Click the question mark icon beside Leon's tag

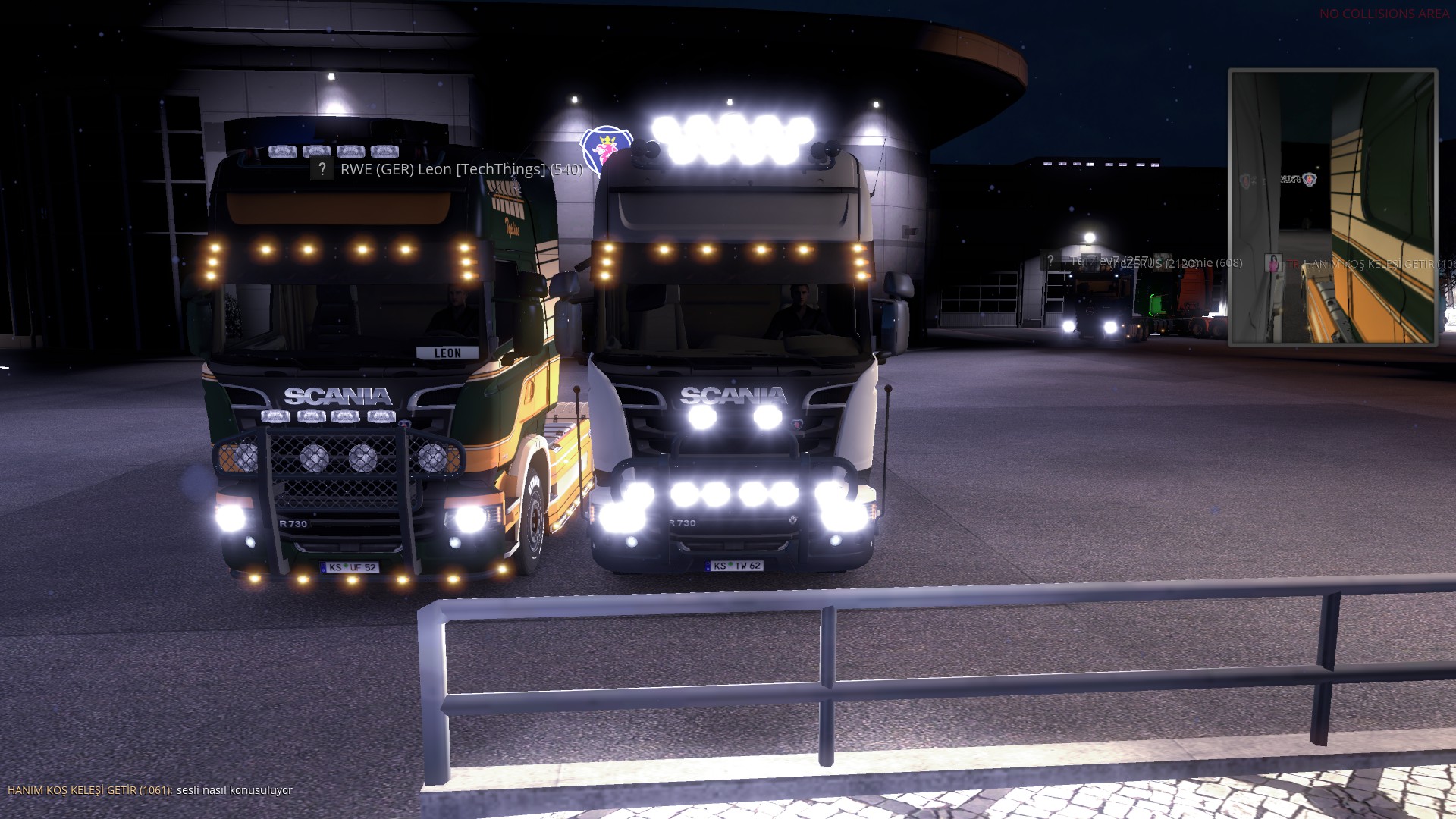[322, 169]
